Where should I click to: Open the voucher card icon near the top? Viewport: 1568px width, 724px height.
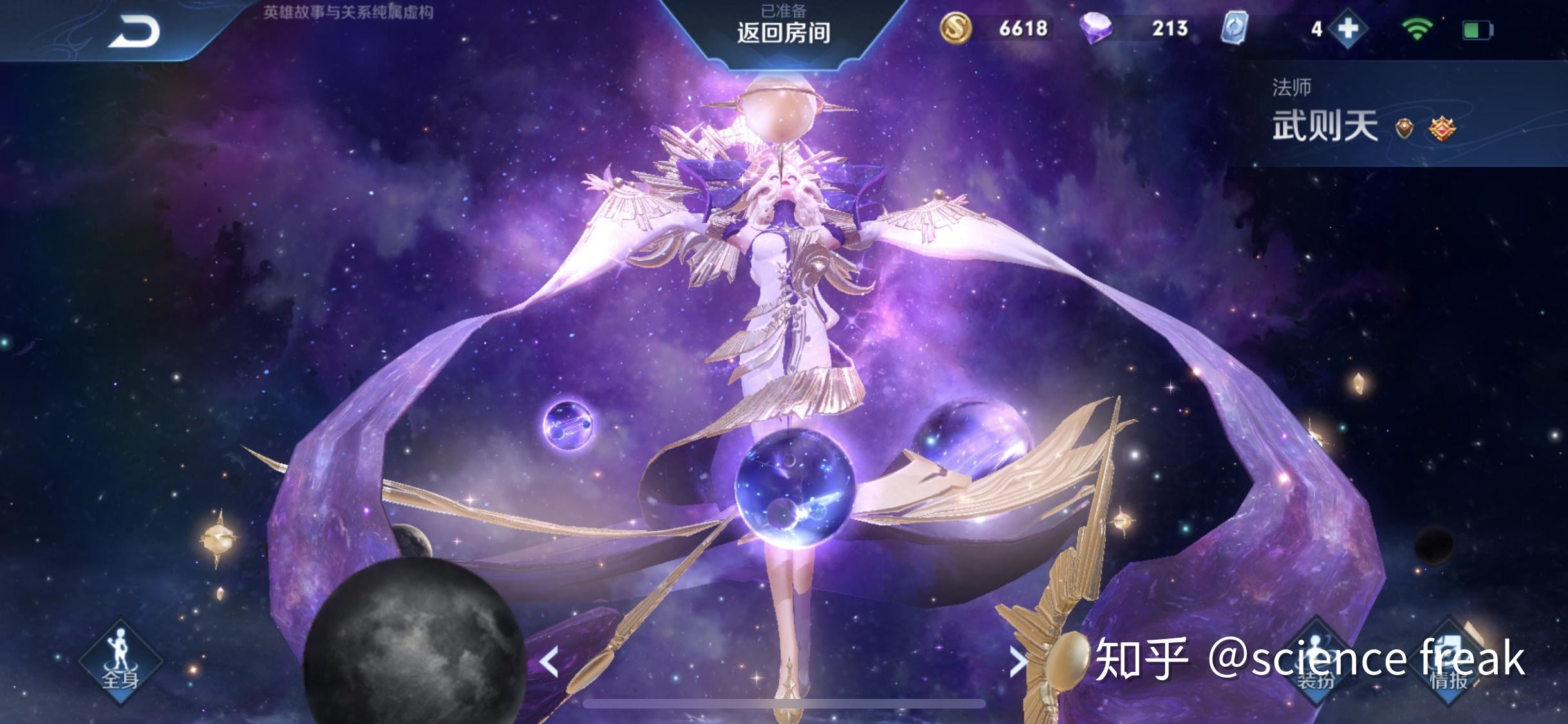coord(1236,28)
